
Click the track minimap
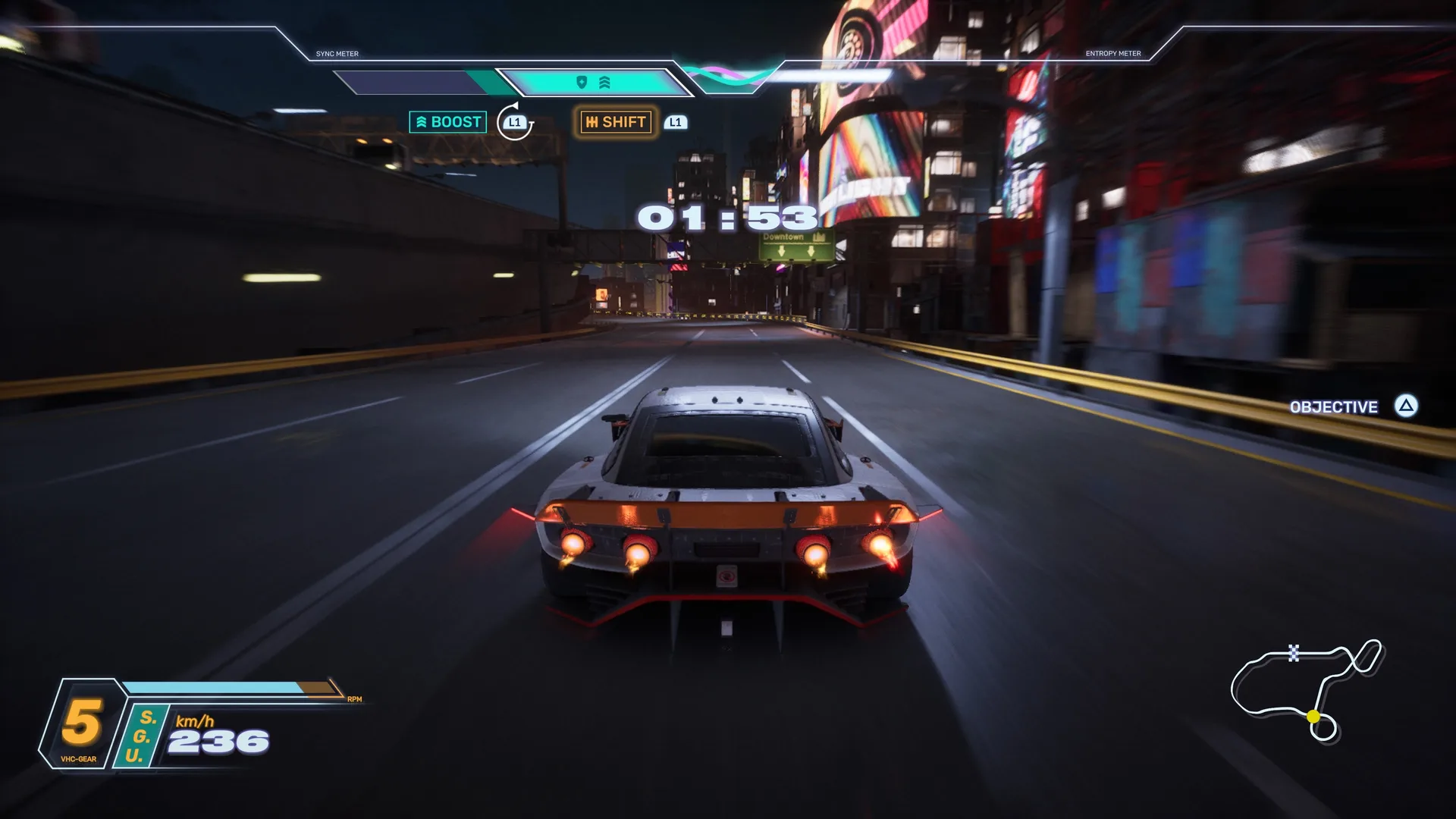(1306, 689)
